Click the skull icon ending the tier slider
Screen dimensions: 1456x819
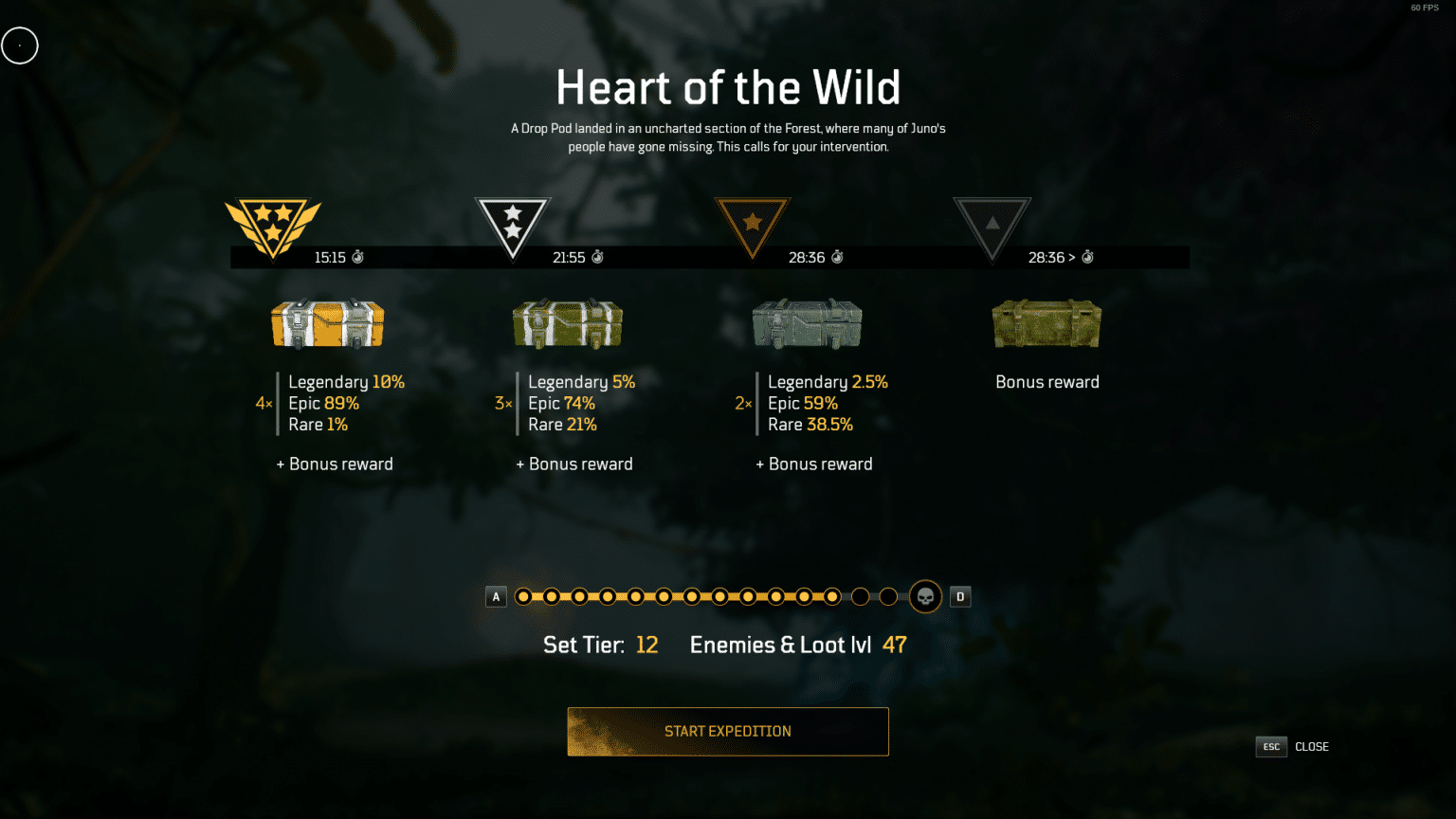point(925,596)
